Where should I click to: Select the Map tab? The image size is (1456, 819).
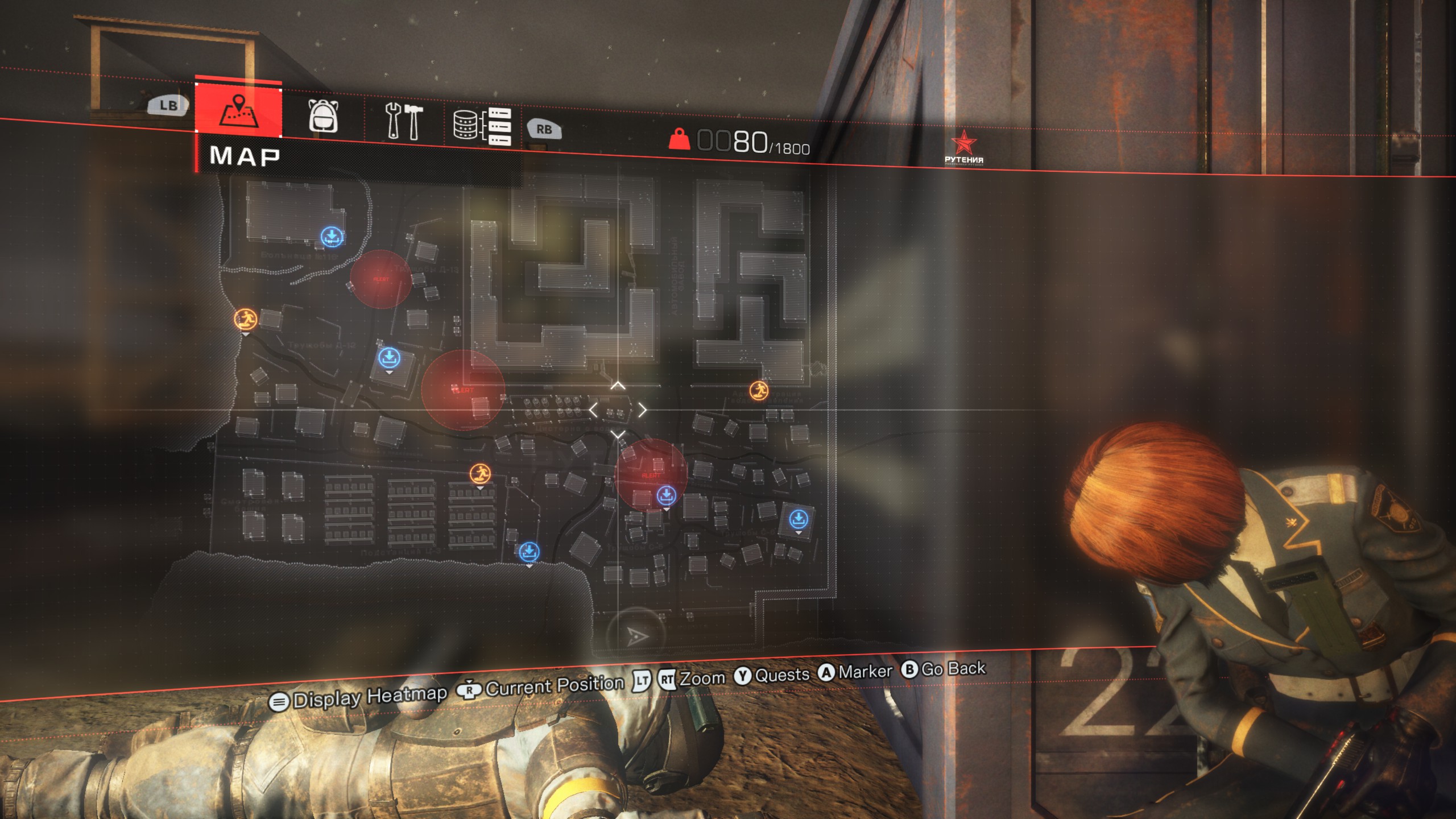coord(238,110)
